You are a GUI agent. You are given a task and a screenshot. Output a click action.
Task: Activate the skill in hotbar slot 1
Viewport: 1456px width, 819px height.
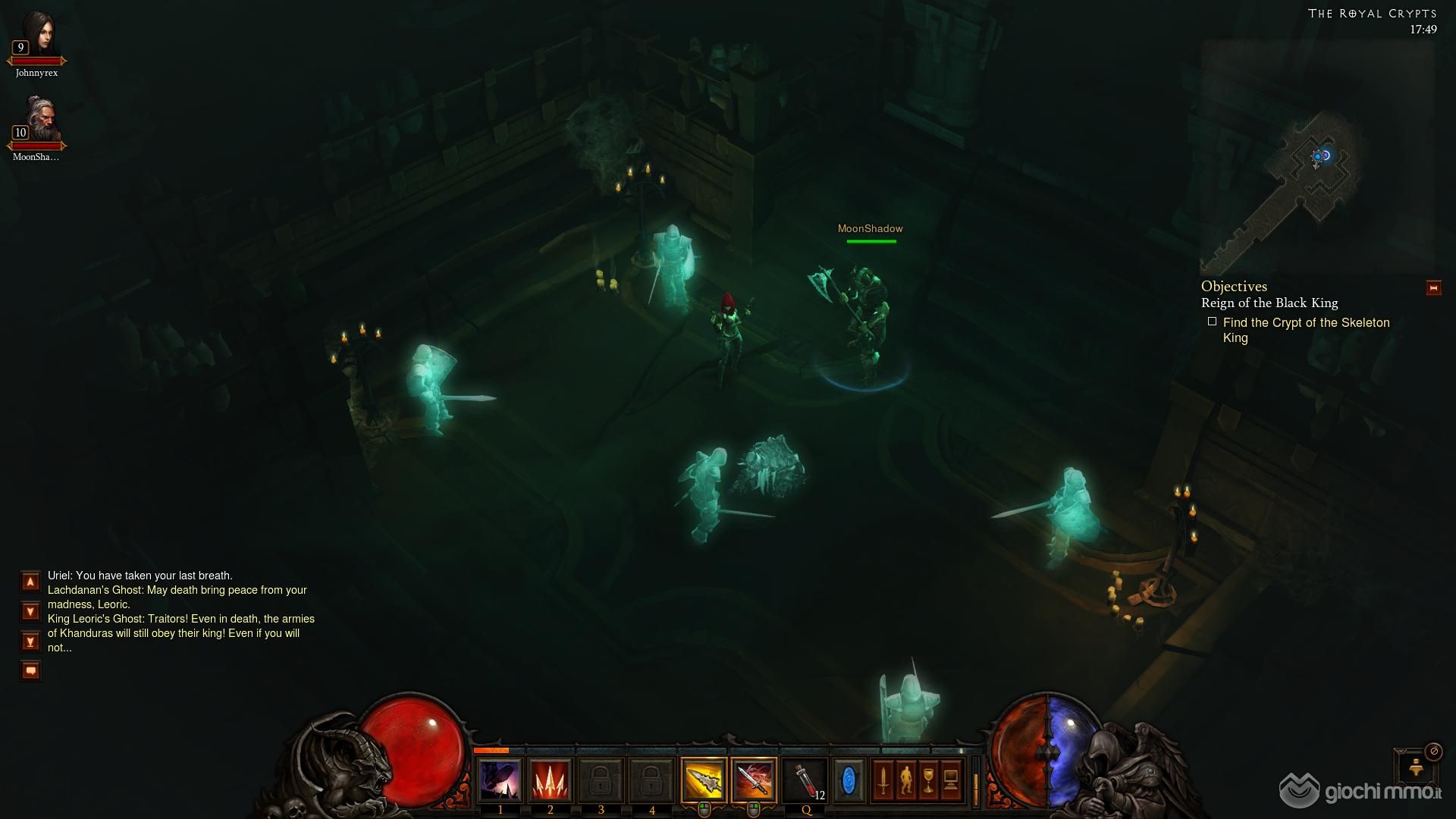[500, 780]
